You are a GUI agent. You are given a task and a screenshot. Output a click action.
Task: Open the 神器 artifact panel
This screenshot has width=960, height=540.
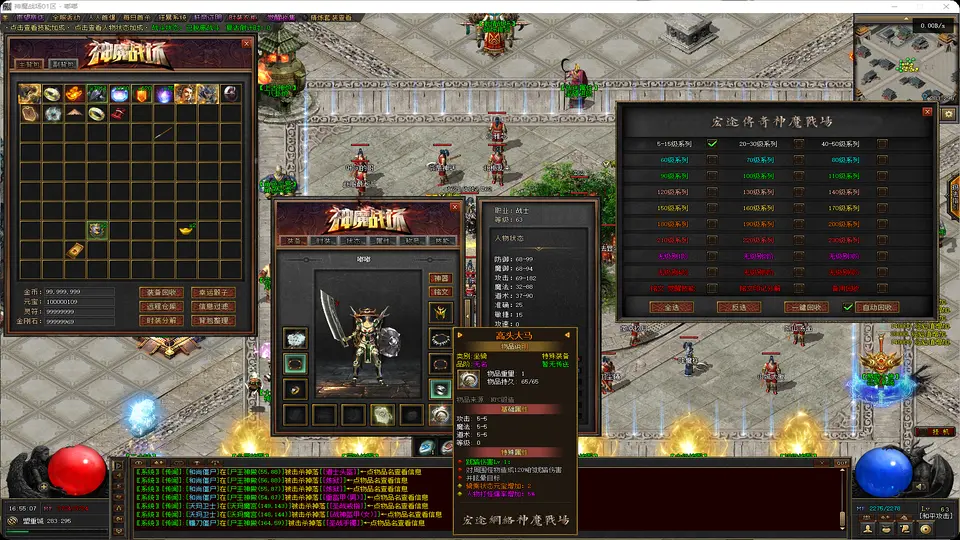click(x=440, y=278)
